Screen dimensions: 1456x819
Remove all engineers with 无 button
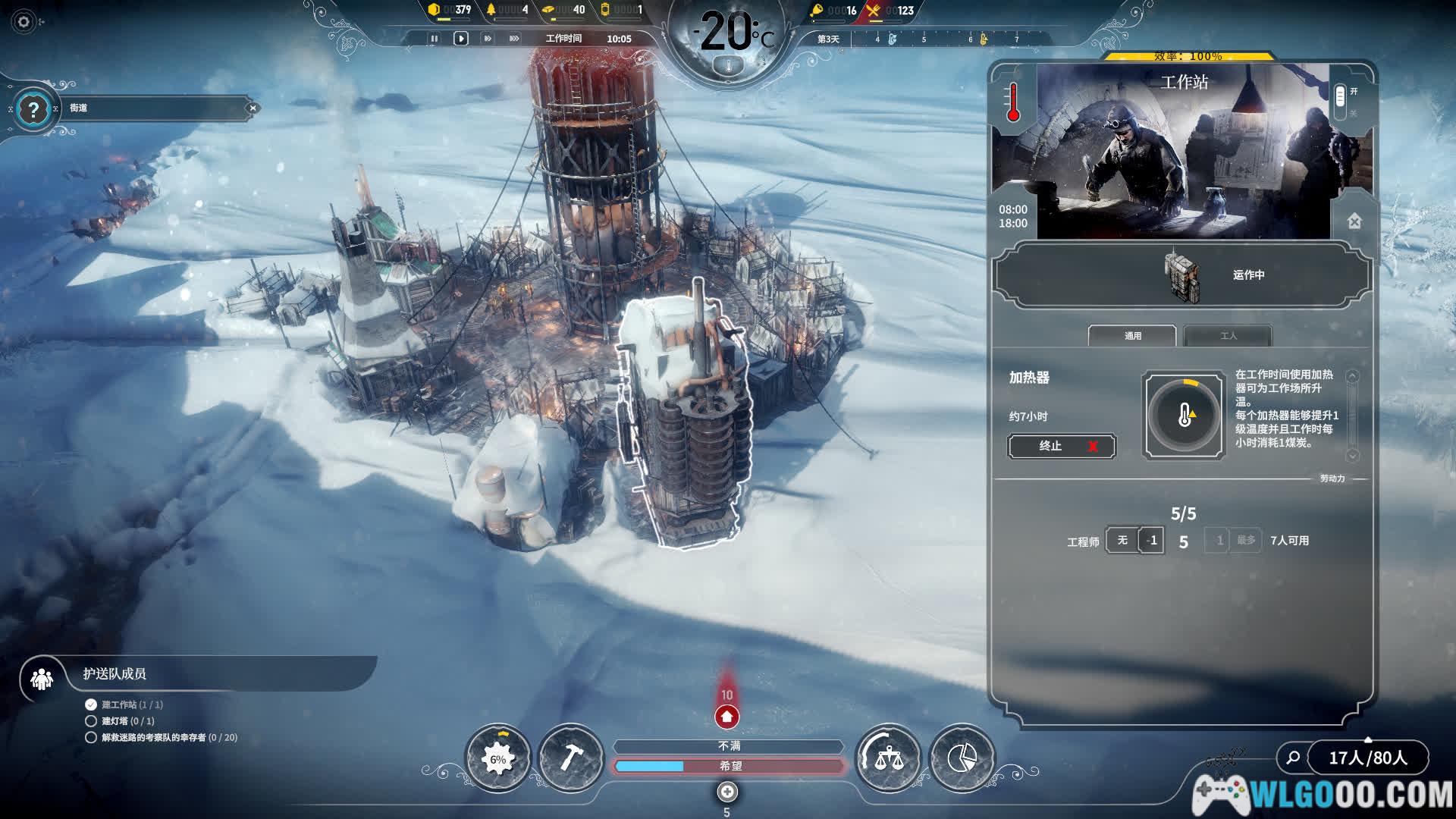(1122, 540)
